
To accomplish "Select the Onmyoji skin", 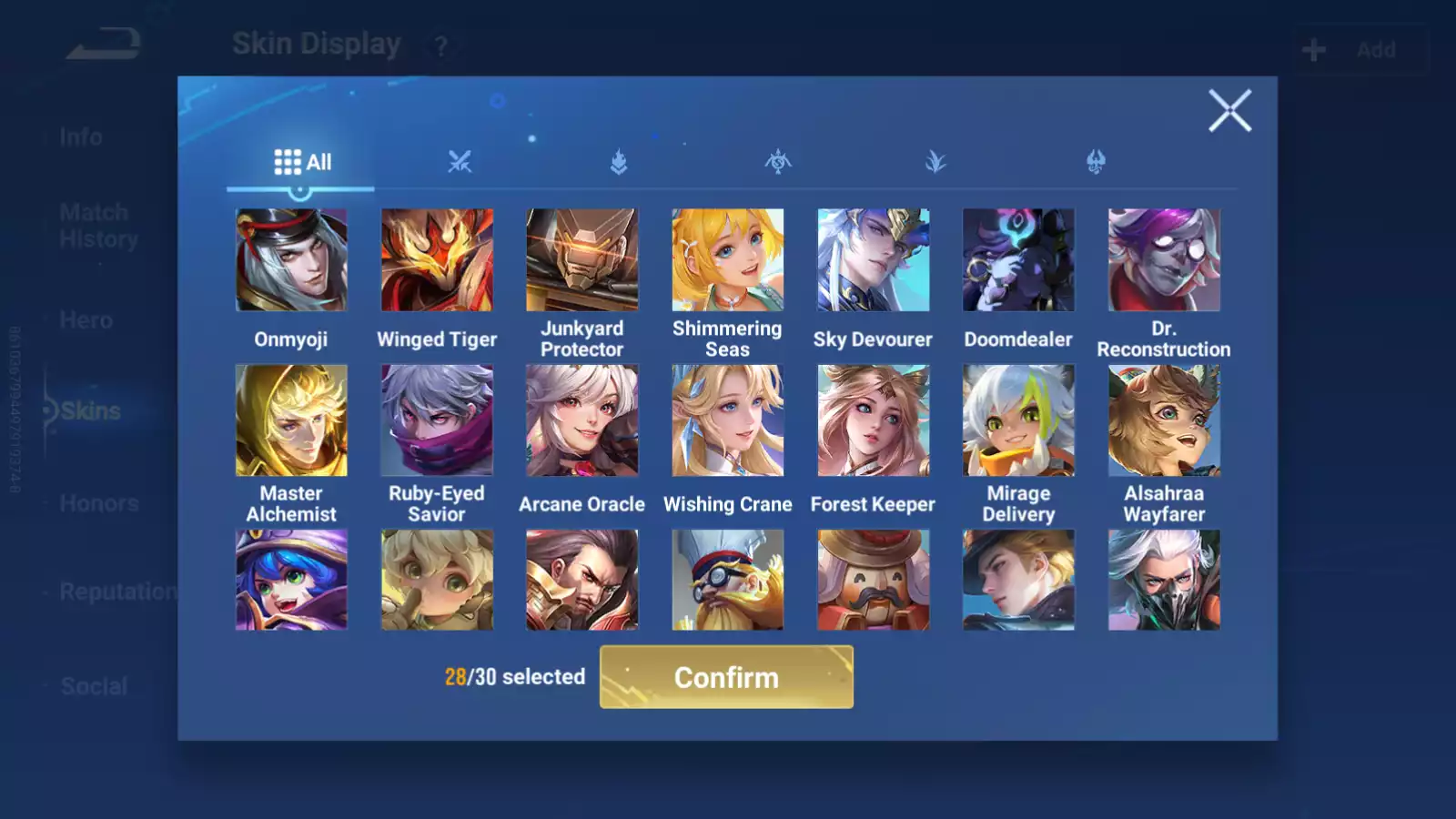I will tap(291, 260).
